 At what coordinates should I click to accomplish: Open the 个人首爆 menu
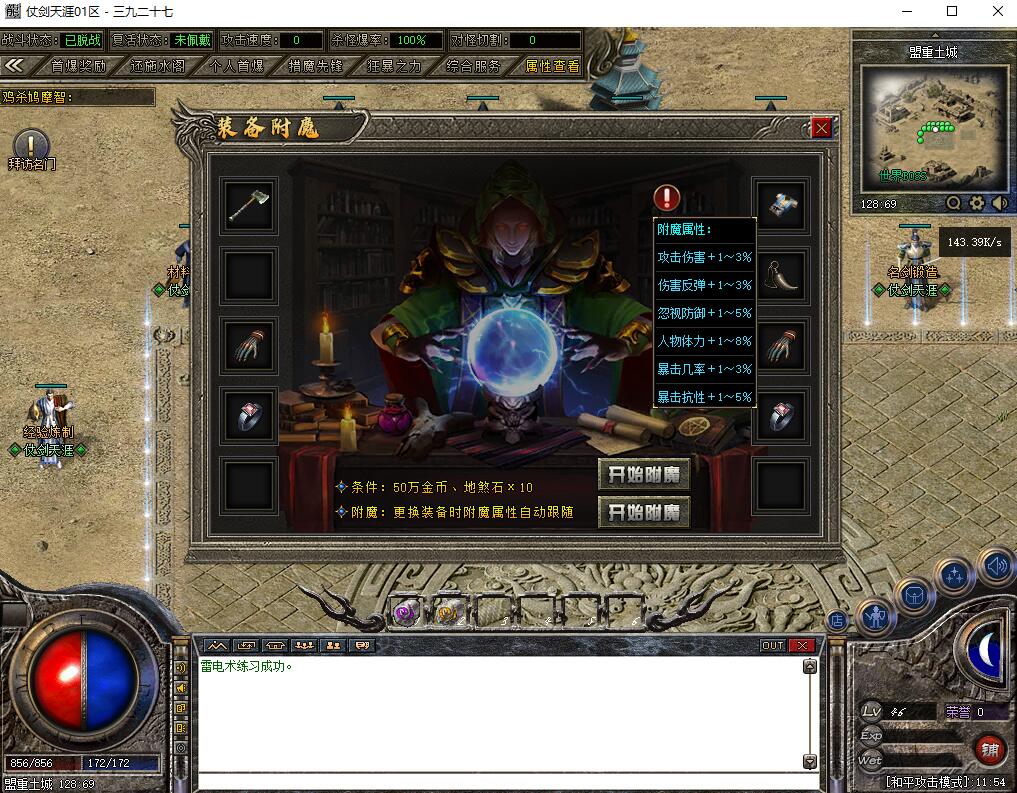pyautogui.click(x=237, y=66)
